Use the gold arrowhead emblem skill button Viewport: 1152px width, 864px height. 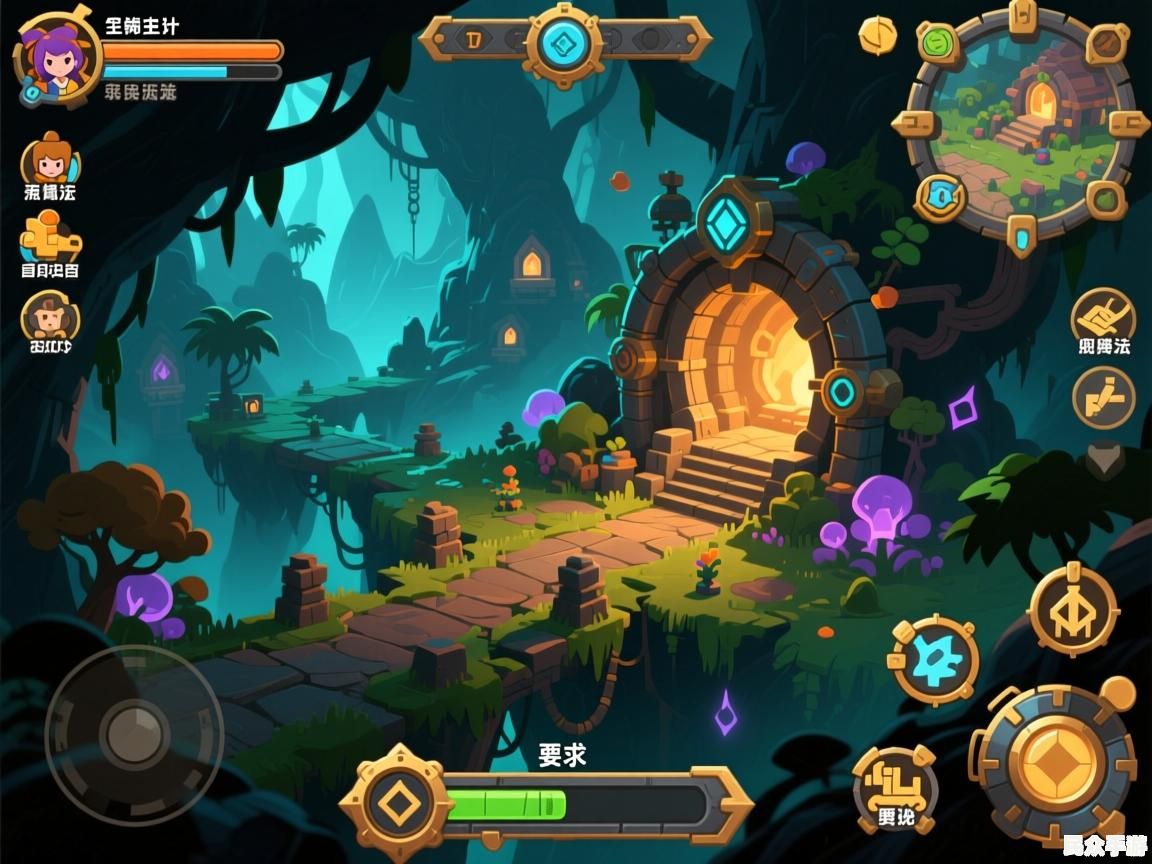(1073, 609)
